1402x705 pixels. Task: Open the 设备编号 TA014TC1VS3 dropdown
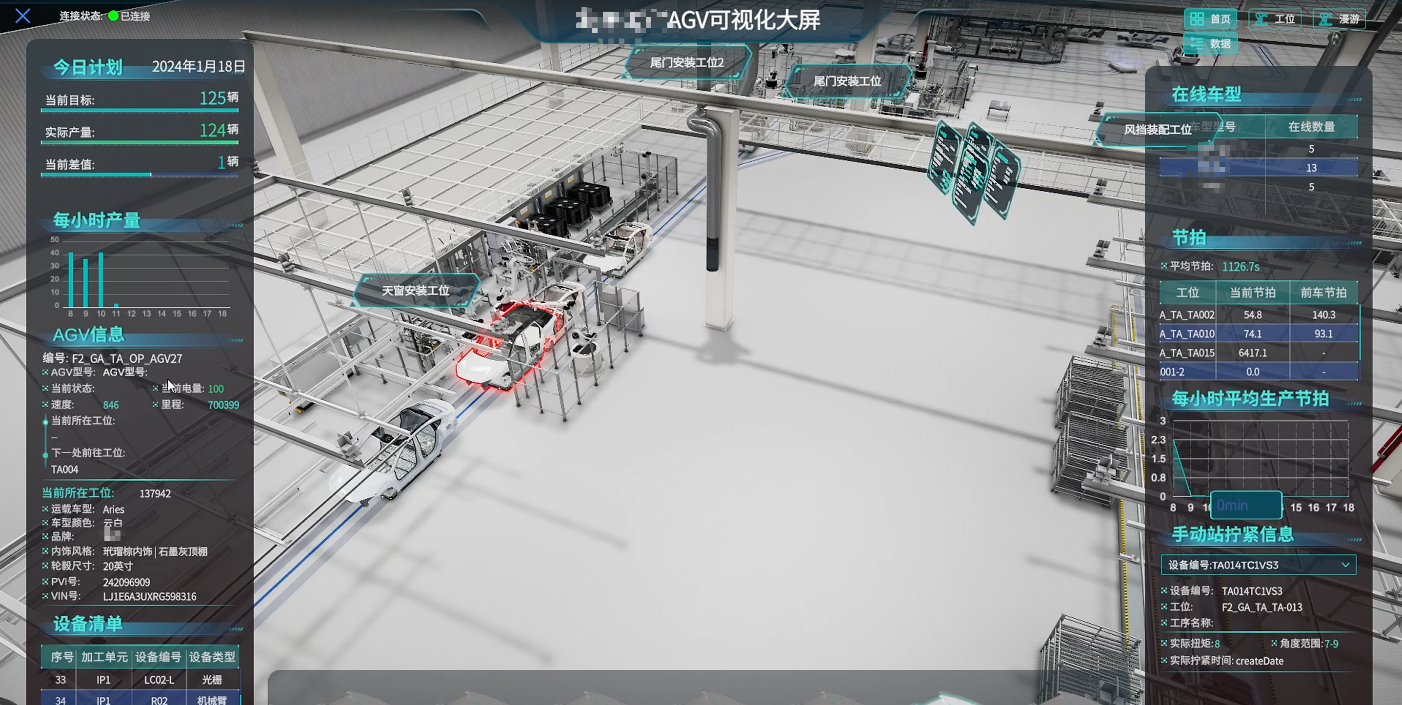1258,565
